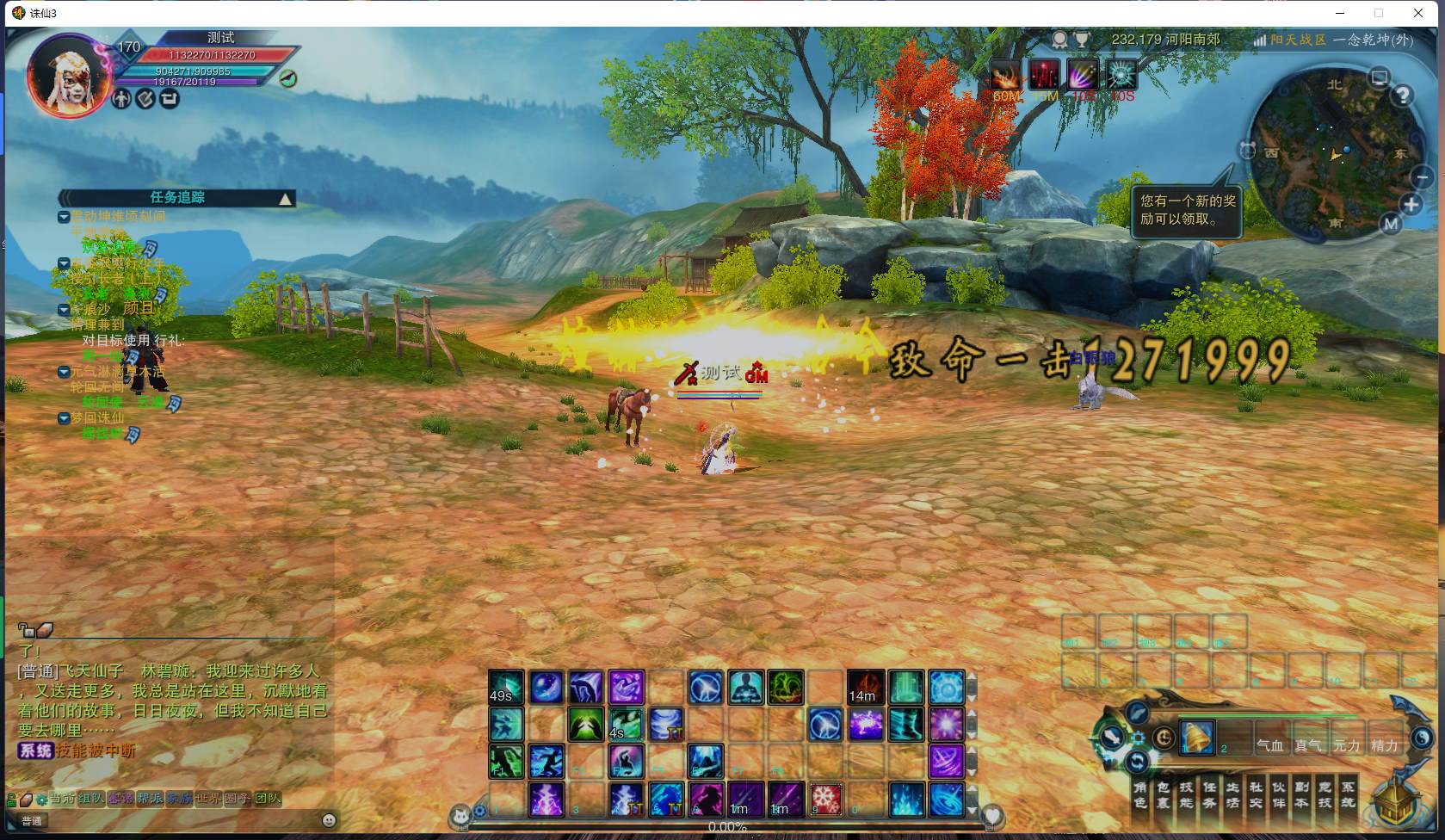Zoom out the minimap with minus button
Viewport: 1445px width, 840px height.
coord(1422,177)
